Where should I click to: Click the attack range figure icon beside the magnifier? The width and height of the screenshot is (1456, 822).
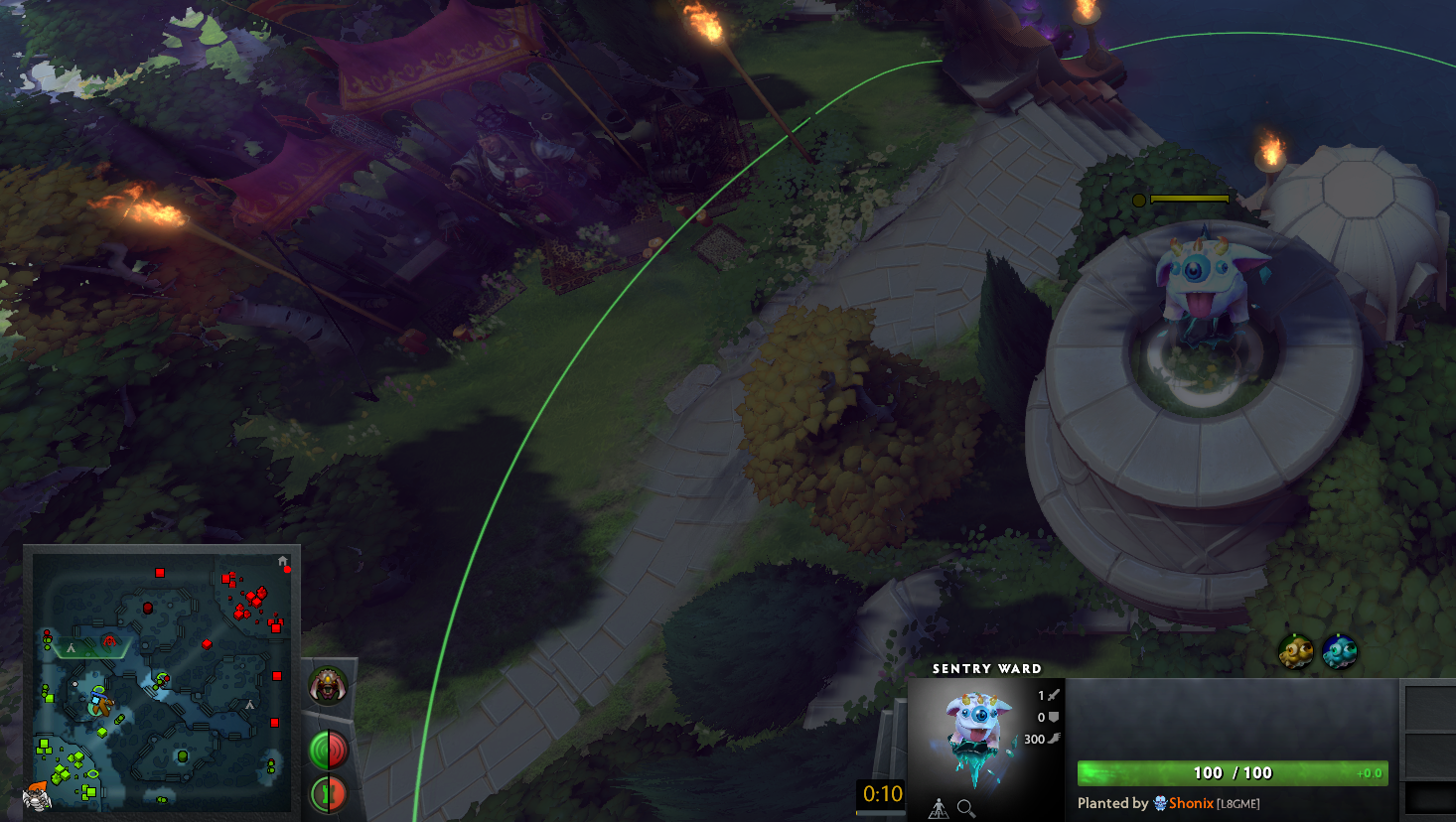[938, 807]
